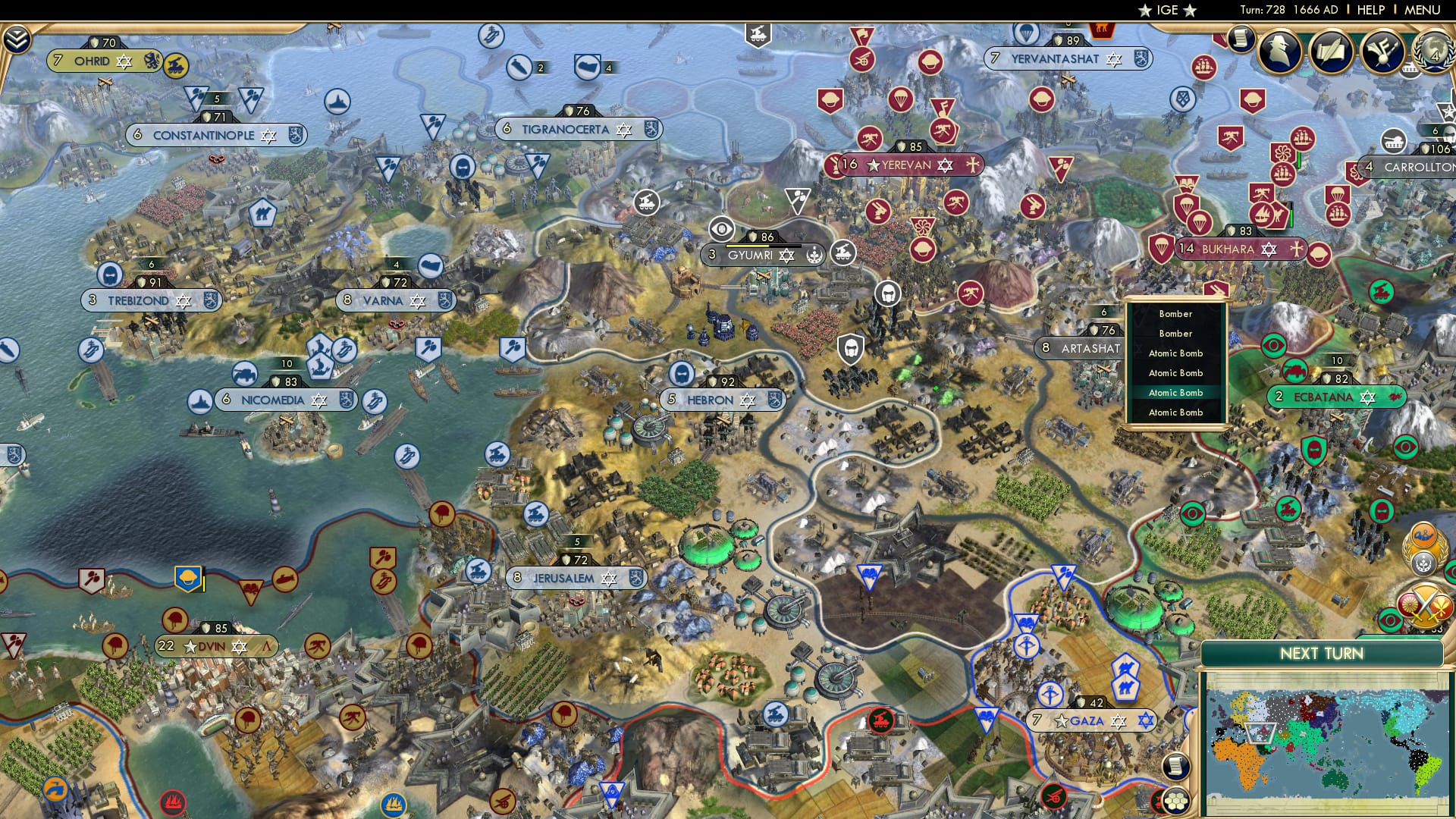This screenshot has height=819, width=1456.
Task: Select the highlighted Atomic Bomb list entry
Action: tap(1175, 392)
